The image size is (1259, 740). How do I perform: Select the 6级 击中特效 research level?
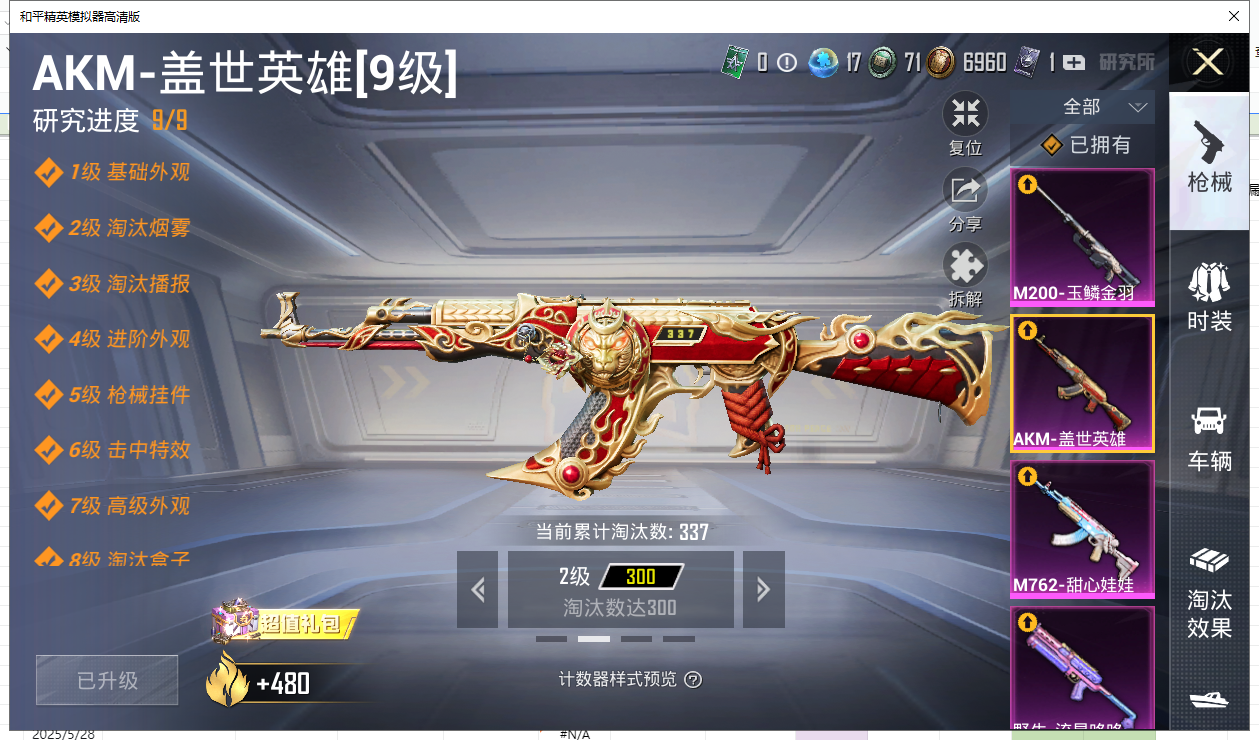click(129, 450)
